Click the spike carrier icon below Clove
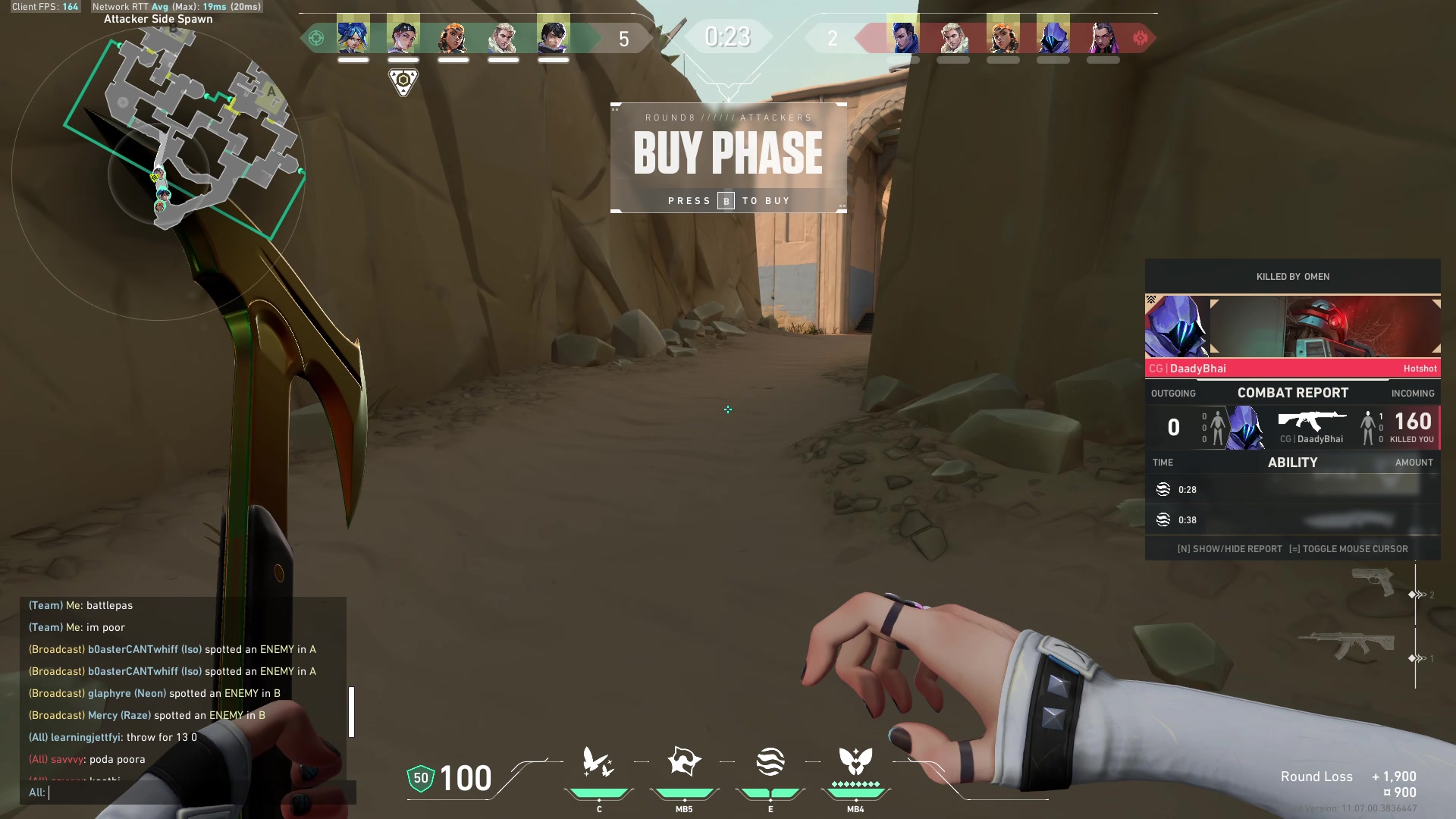Viewport: 1456px width, 819px height. pyautogui.click(x=403, y=80)
